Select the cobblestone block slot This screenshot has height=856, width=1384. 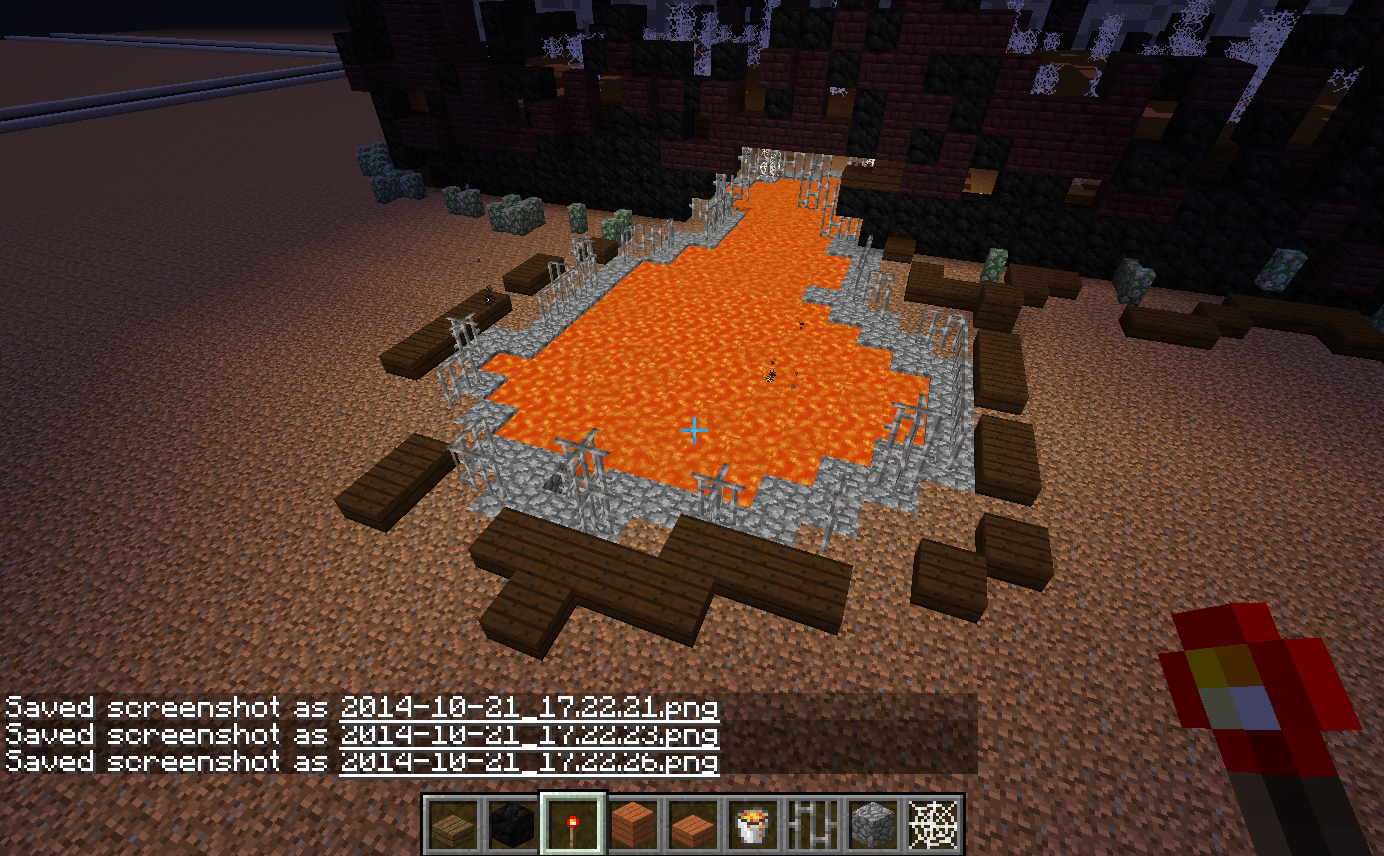point(872,825)
